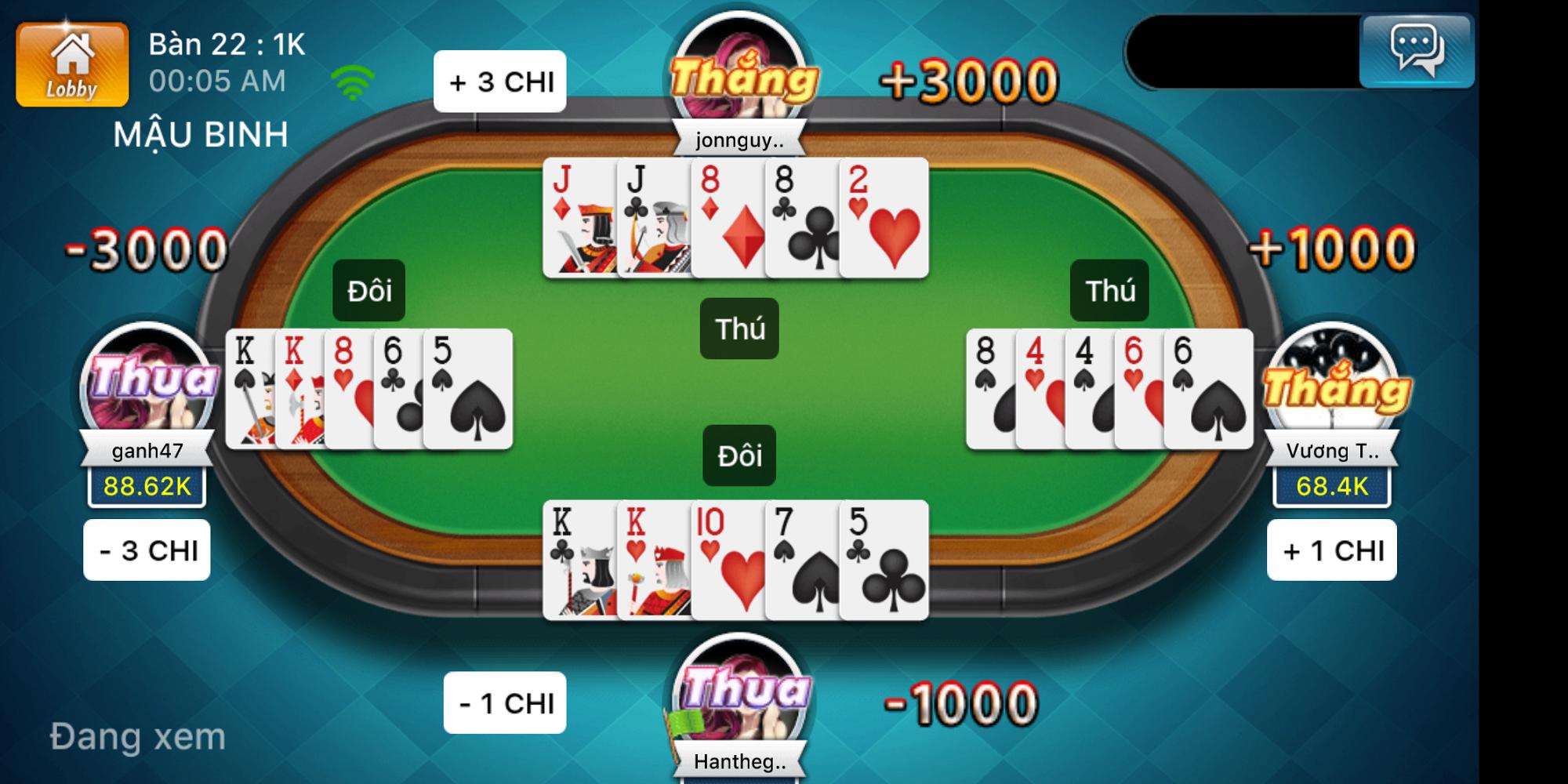Viewport: 1568px width, 784px height.
Task: Click the - 1 CHI result button
Action: (504, 703)
